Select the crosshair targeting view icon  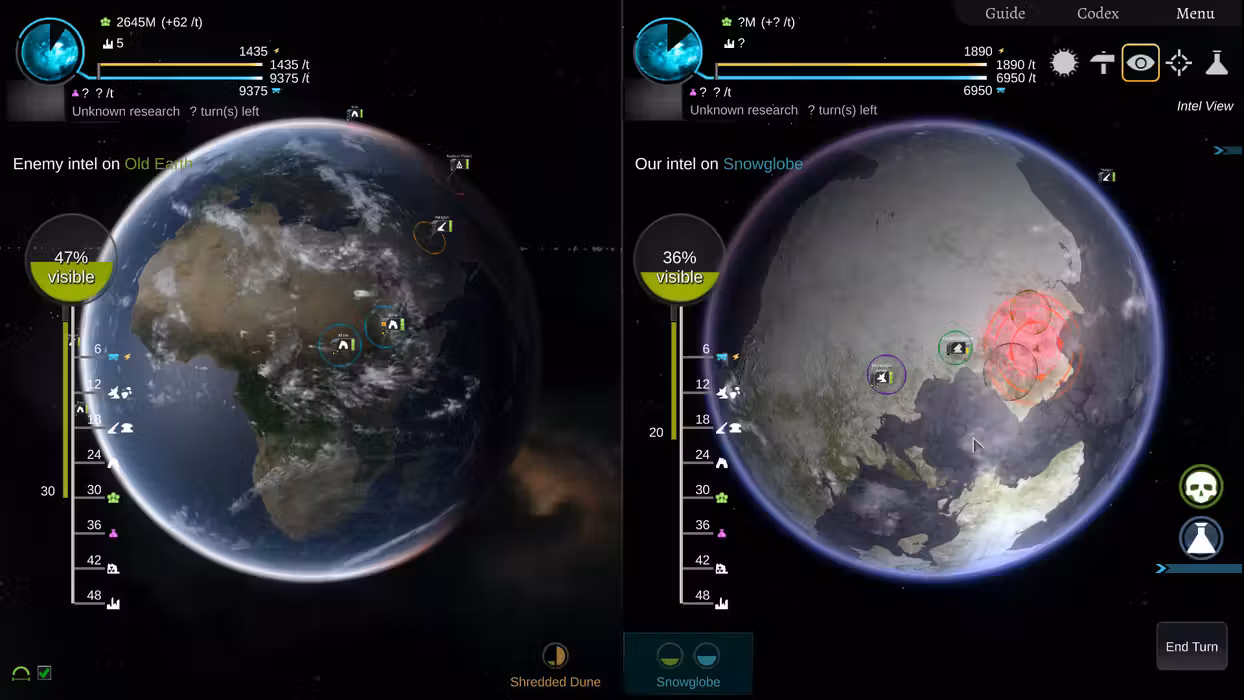[x=1179, y=63]
